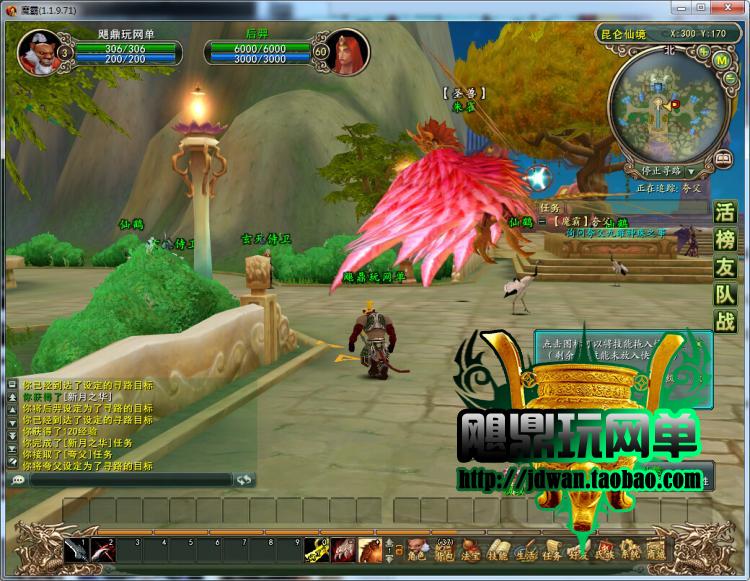Open the world map with M button
The image size is (750, 581).
[720, 60]
